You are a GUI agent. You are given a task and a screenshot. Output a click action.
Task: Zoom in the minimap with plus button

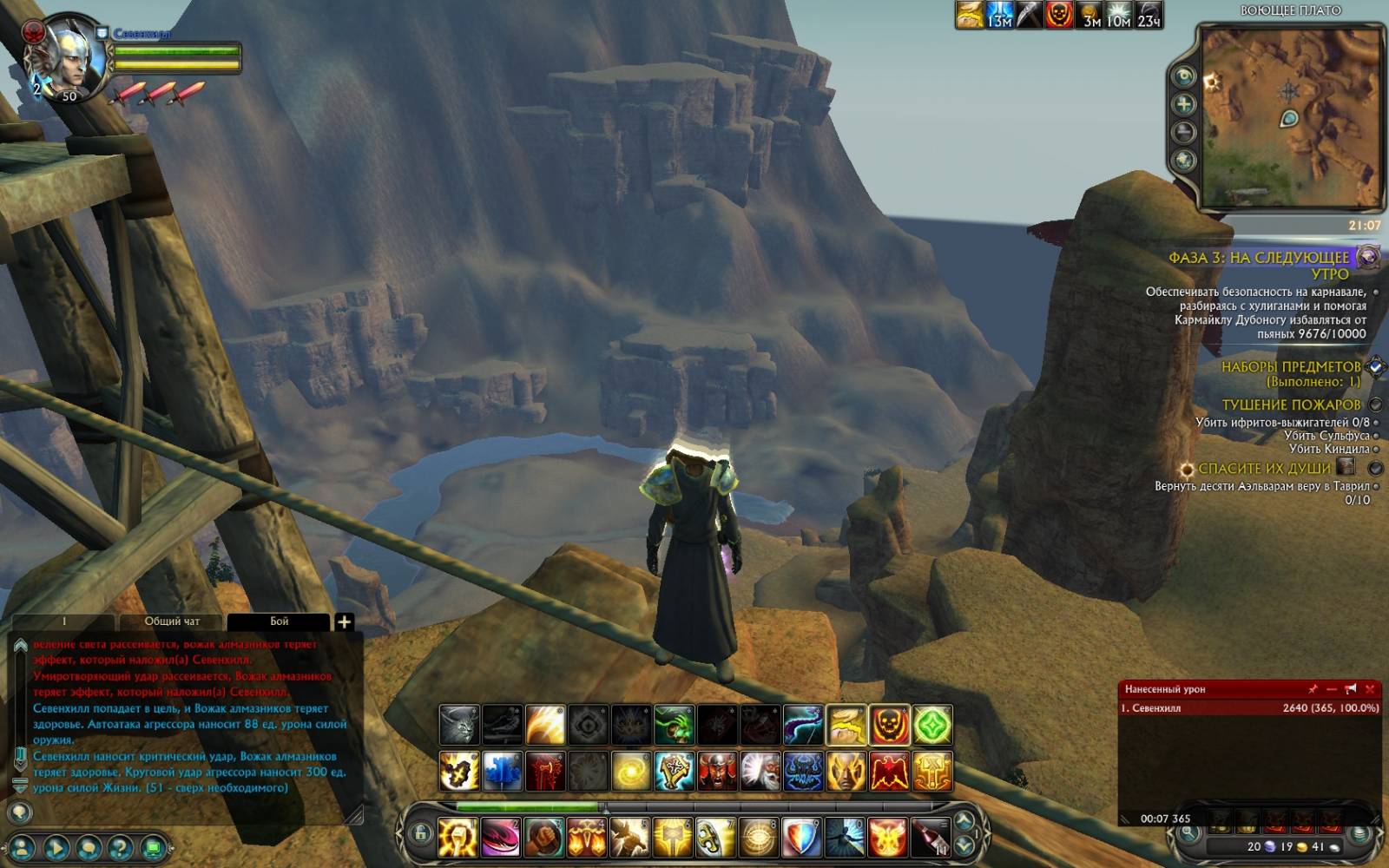pos(1183,104)
